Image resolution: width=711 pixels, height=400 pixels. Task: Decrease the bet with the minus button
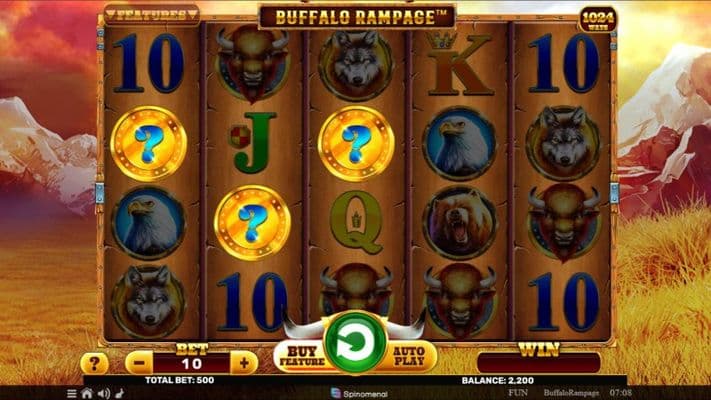click(139, 362)
